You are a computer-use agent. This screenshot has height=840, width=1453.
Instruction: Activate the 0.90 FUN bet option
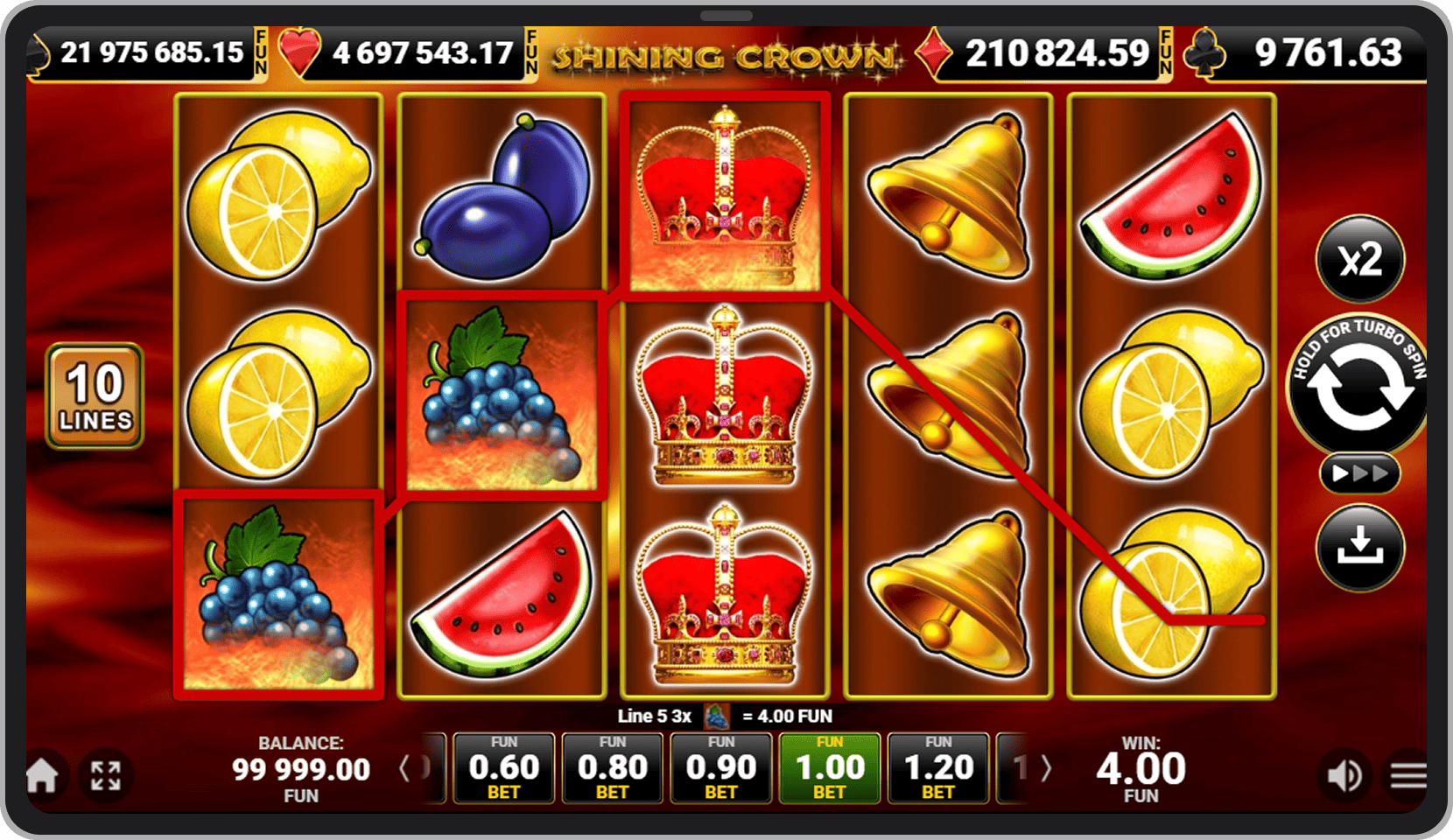(x=720, y=767)
